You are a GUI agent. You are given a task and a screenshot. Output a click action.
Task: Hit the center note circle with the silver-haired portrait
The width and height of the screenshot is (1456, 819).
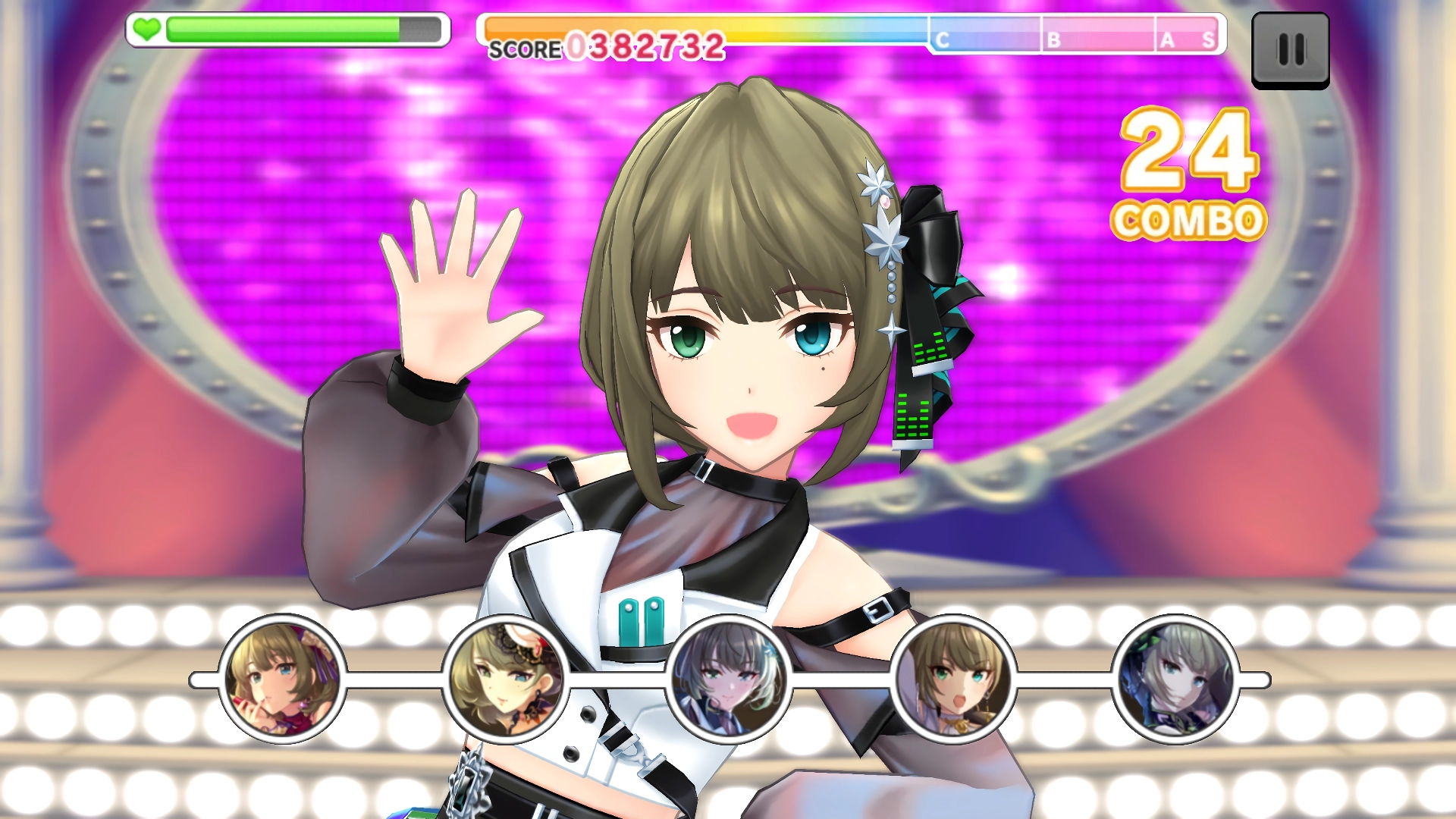[729, 679]
